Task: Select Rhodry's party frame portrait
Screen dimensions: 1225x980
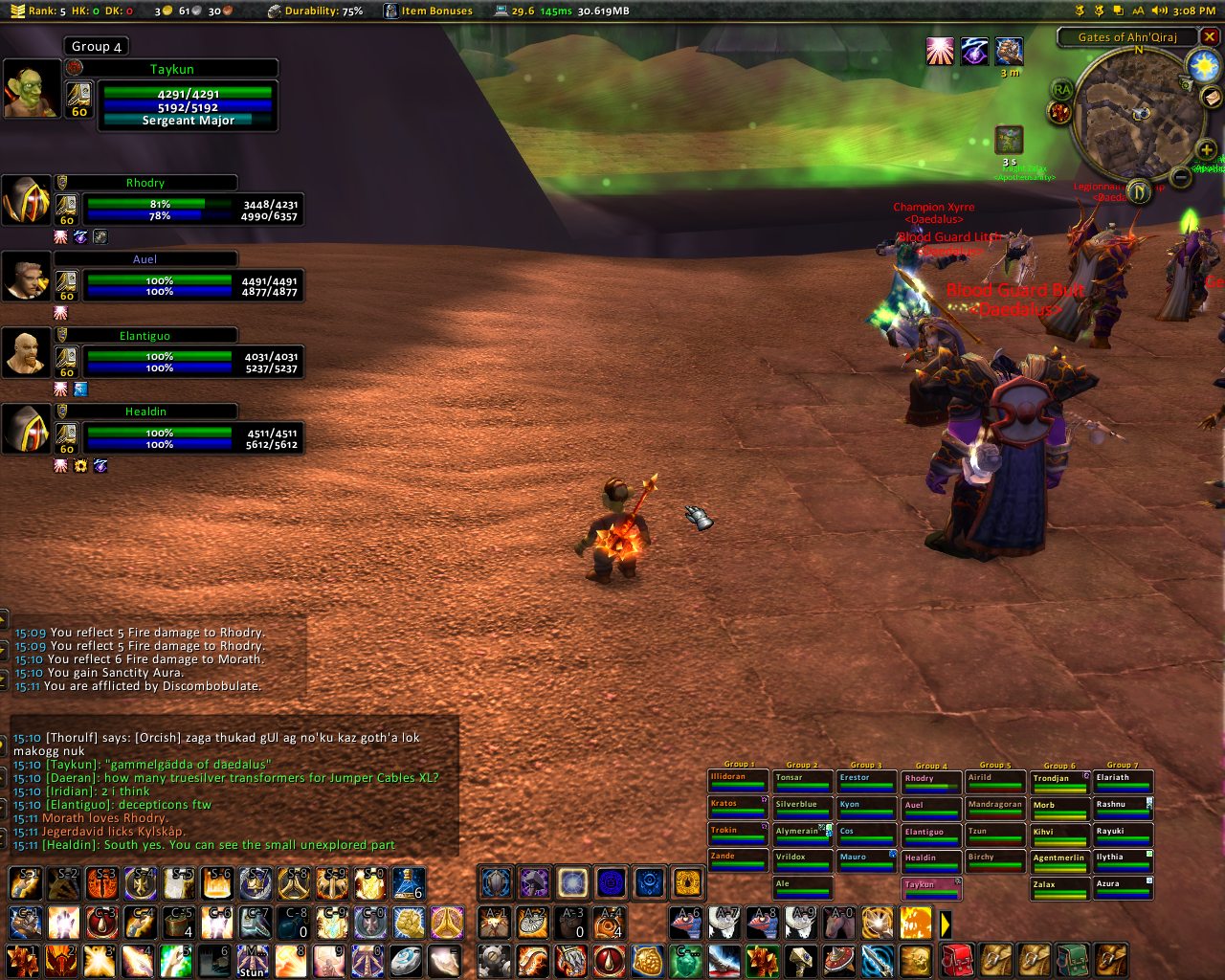Action: pyautogui.click(x=26, y=200)
